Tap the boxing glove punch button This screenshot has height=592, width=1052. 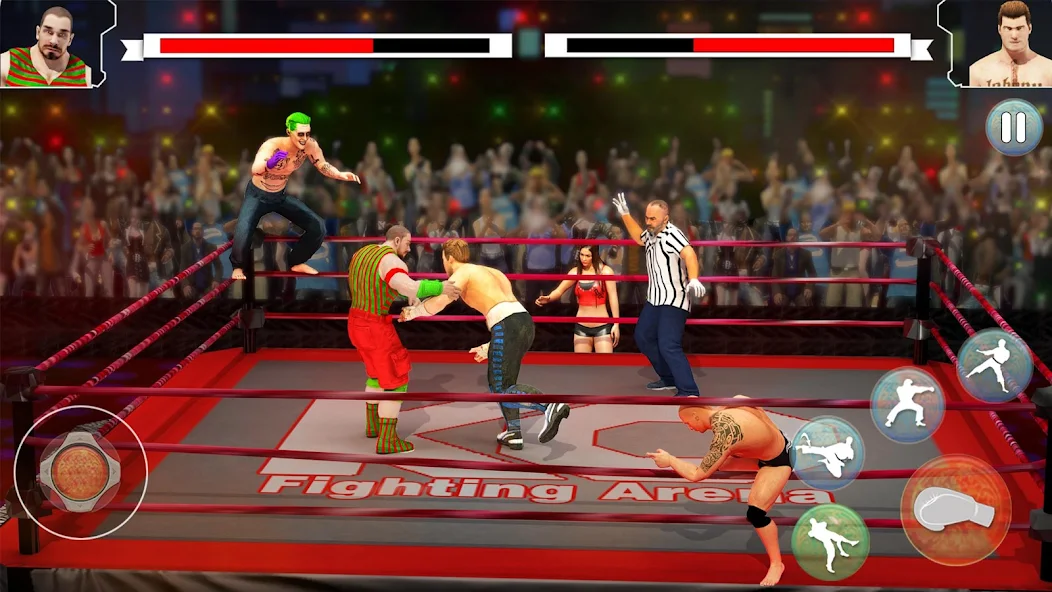pyautogui.click(x=955, y=509)
